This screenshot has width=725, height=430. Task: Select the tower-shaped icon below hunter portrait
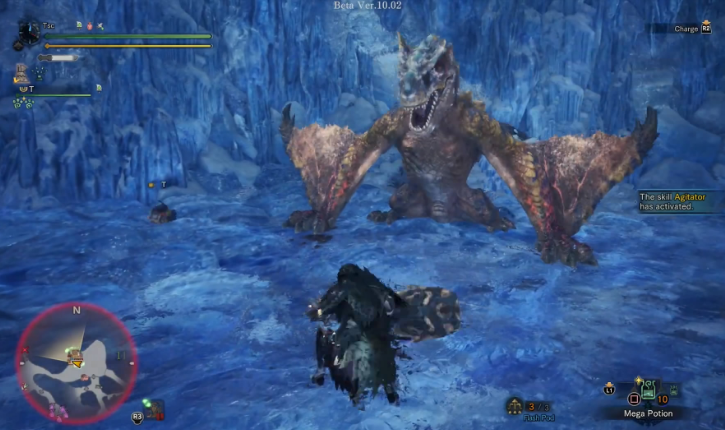click(21, 73)
